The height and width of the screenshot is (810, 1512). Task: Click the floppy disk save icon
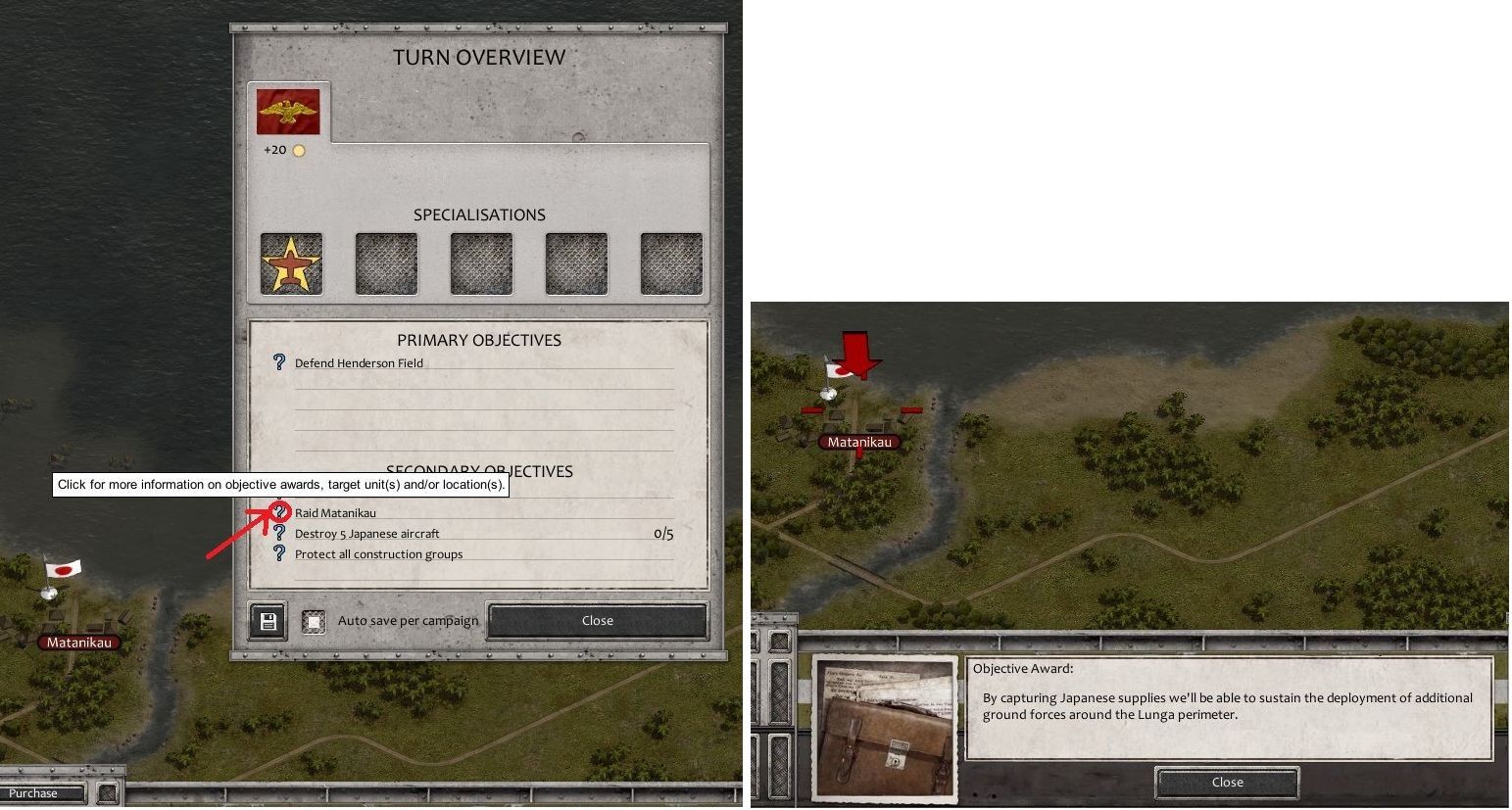pos(267,620)
